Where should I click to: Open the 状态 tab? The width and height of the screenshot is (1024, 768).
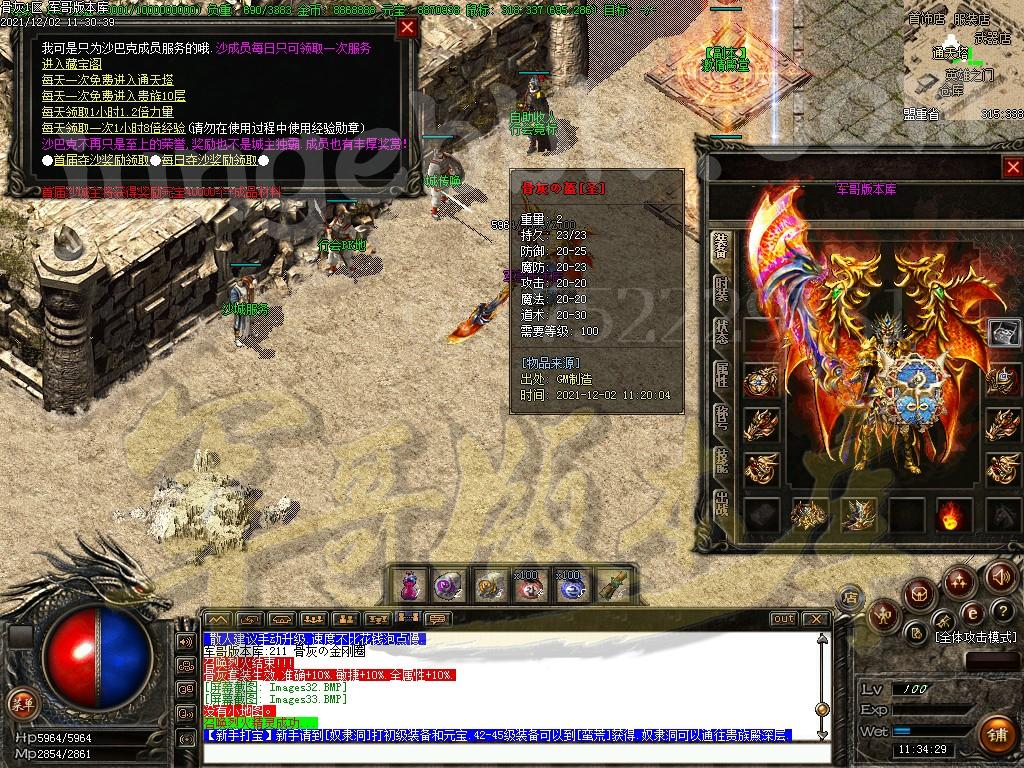[721, 332]
